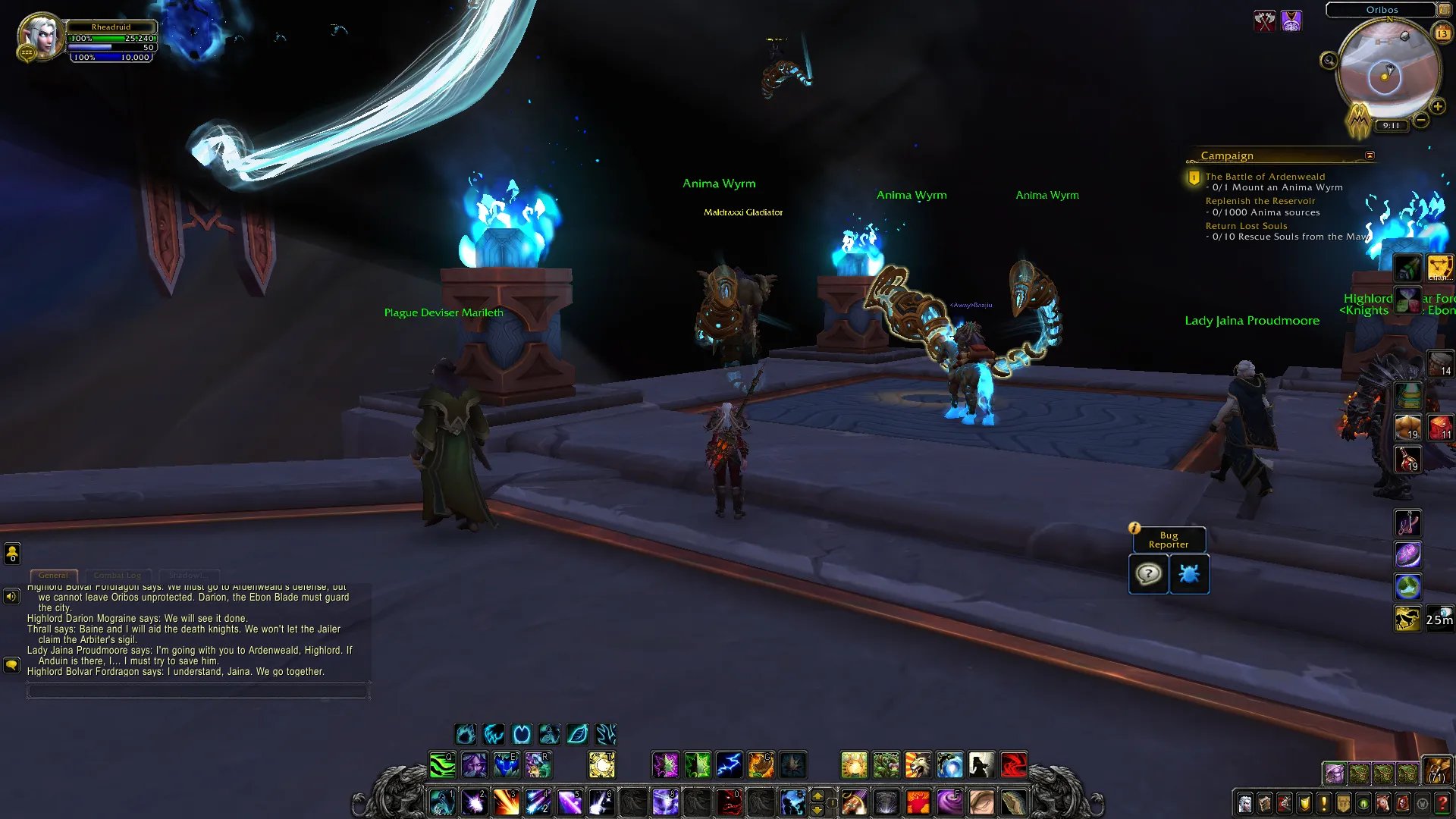This screenshot has height=819, width=1456.
Task: Switch to the General chat tab
Action: 53,576
